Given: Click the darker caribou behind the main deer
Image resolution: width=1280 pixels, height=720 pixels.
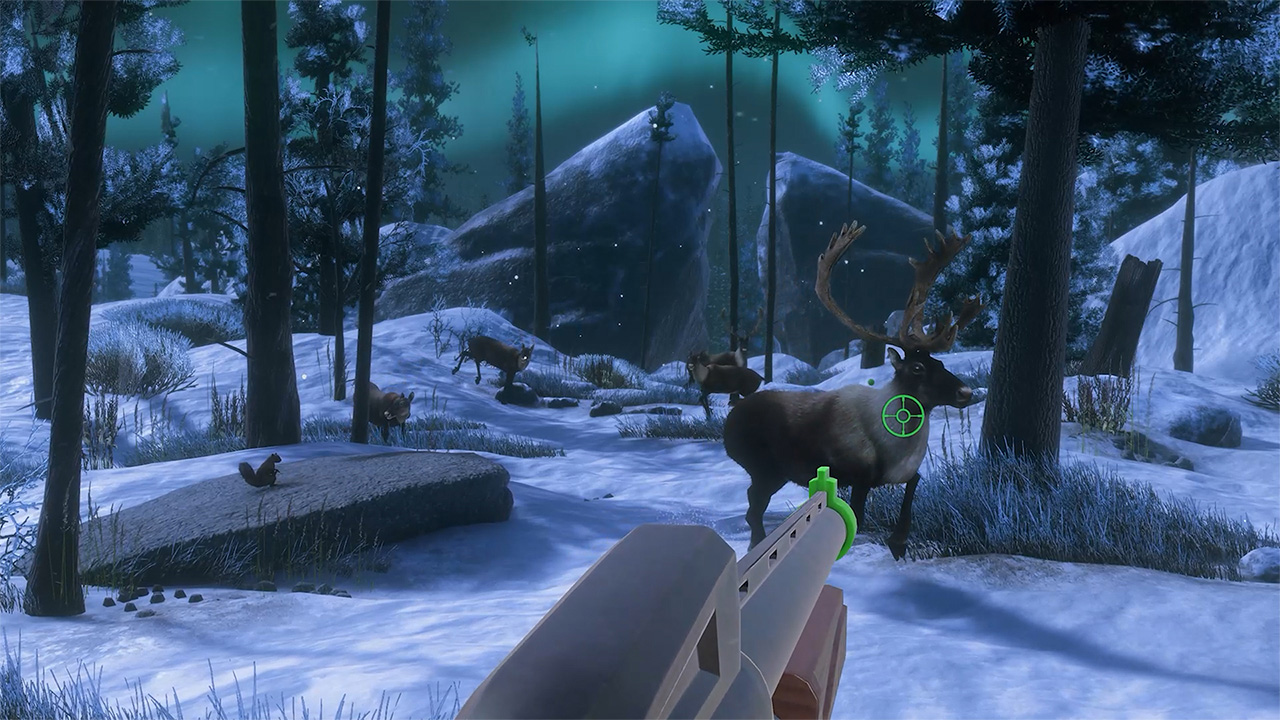Looking at the screenshot, I should pos(720,370).
